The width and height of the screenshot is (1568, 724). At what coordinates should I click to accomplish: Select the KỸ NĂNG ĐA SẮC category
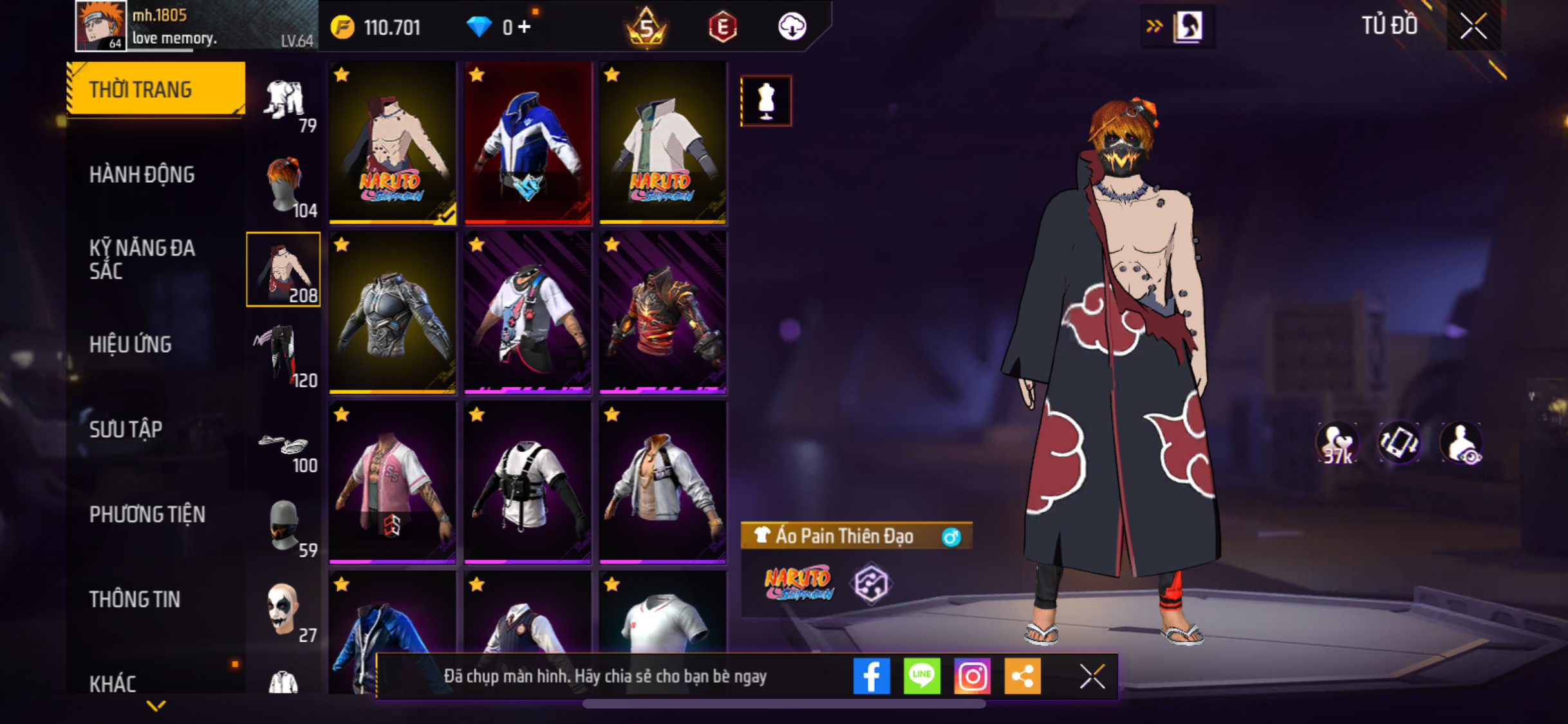coord(142,259)
